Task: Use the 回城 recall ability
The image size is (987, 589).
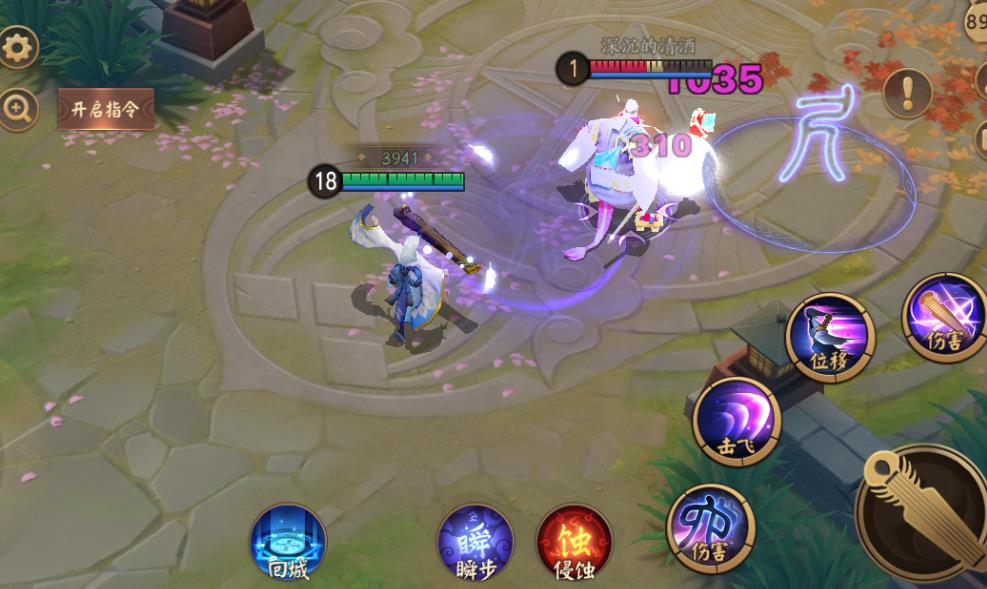Action: 288,543
